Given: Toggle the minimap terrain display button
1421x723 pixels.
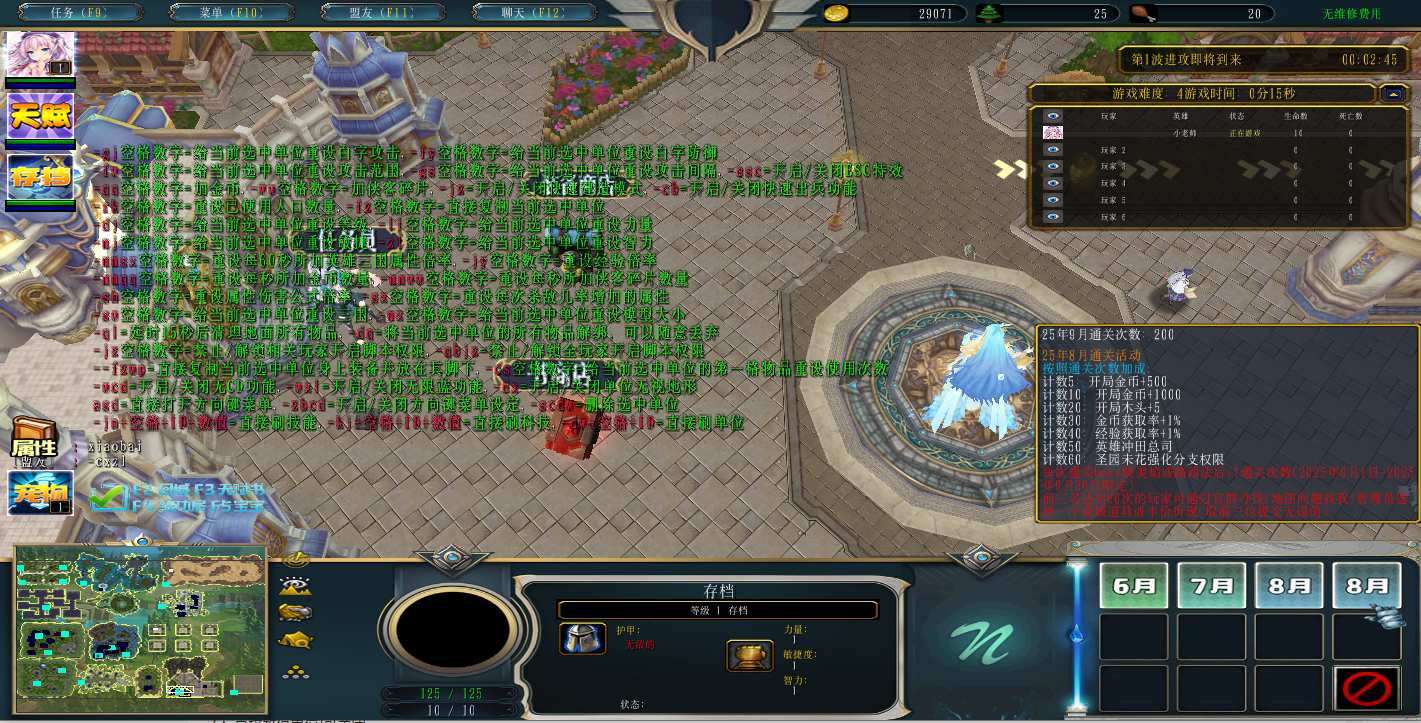Looking at the screenshot, I should point(296,586).
